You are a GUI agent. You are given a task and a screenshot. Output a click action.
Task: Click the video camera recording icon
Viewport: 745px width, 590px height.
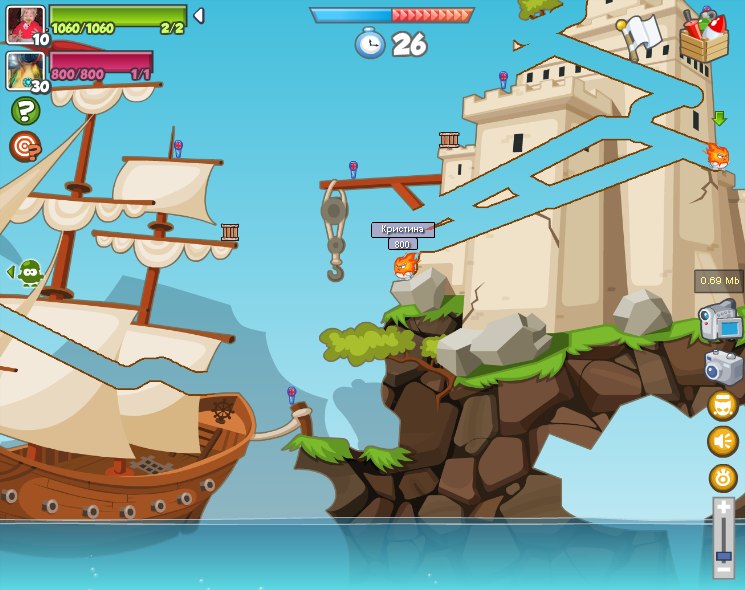tap(720, 322)
